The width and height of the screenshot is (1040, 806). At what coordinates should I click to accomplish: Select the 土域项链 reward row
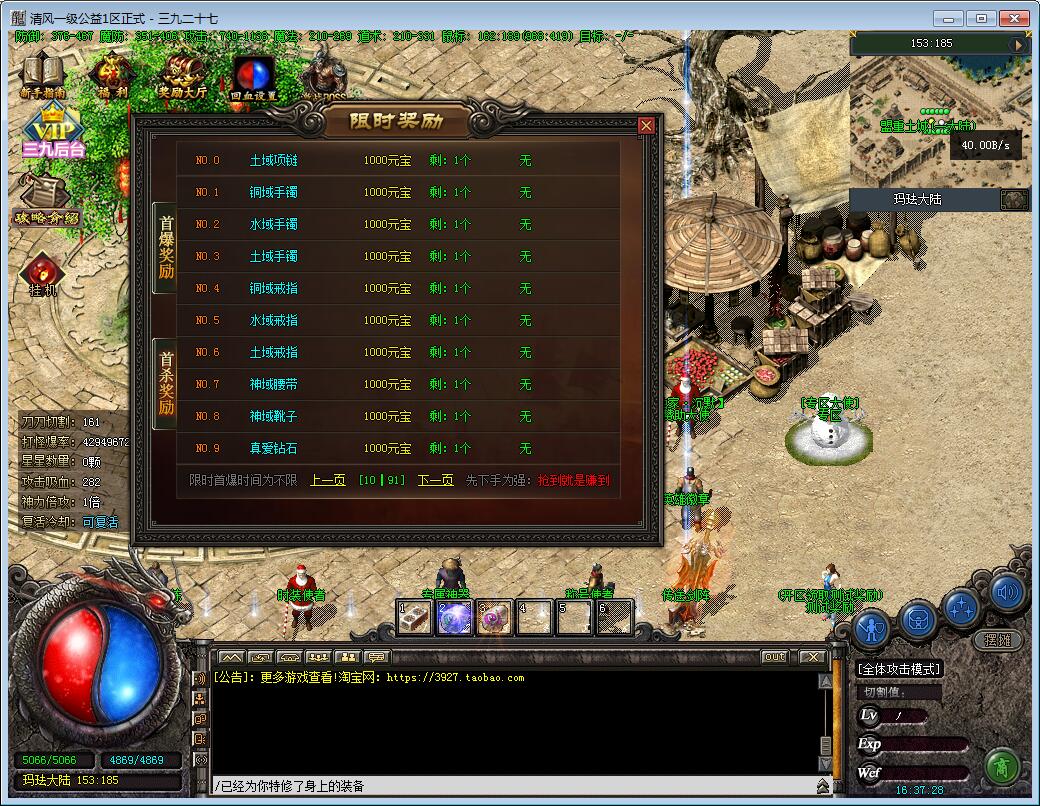pyautogui.click(x=274, y=160)
